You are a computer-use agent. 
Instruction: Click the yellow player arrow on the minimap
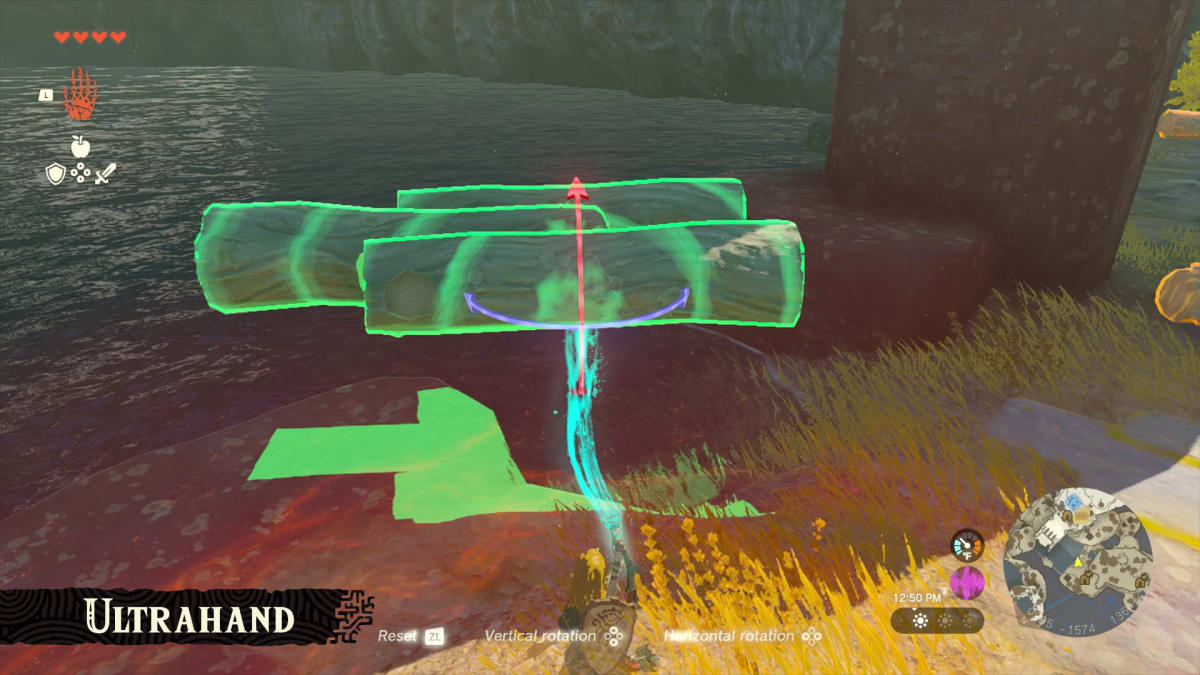[x=1079, y=563]
